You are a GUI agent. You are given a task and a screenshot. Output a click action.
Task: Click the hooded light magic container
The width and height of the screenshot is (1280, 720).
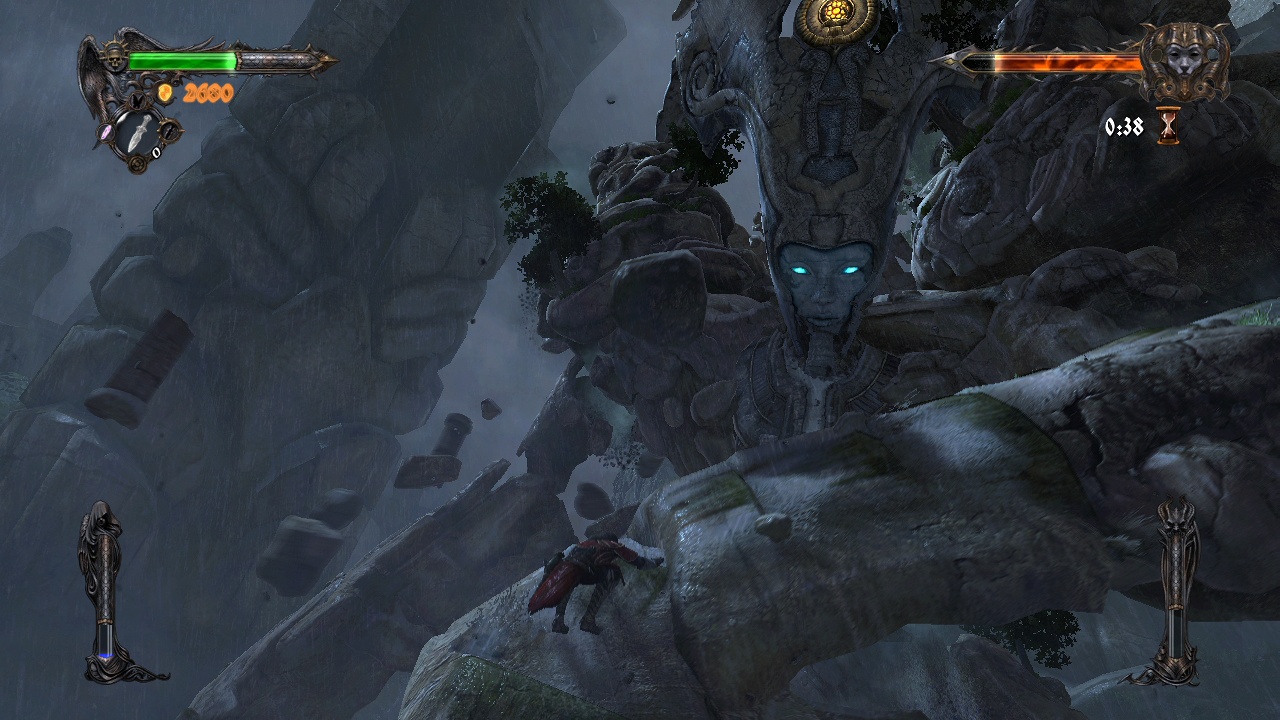pyautogui.click(x=105, y=590)
